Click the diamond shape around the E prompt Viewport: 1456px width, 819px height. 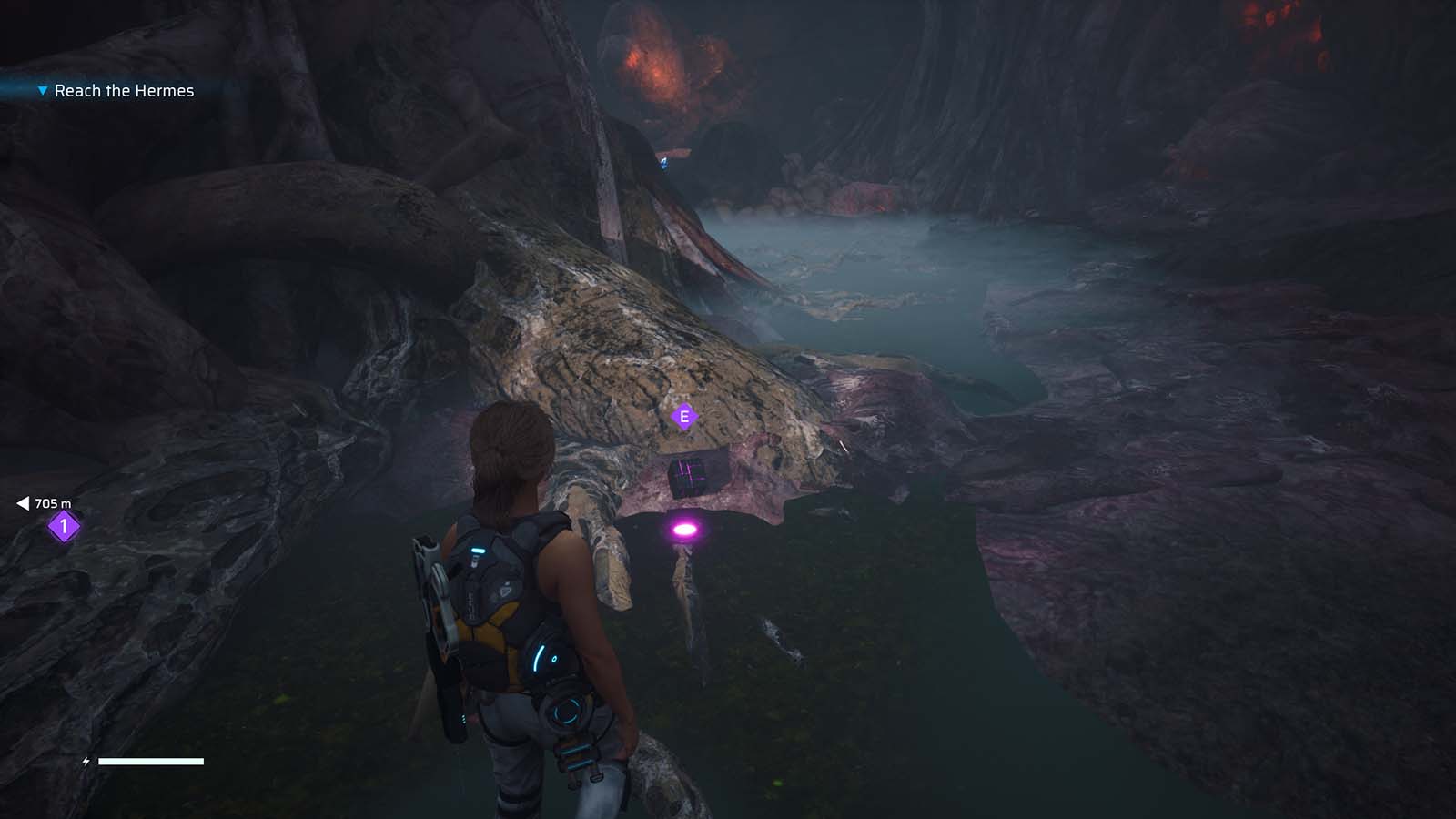click(682, 415)
